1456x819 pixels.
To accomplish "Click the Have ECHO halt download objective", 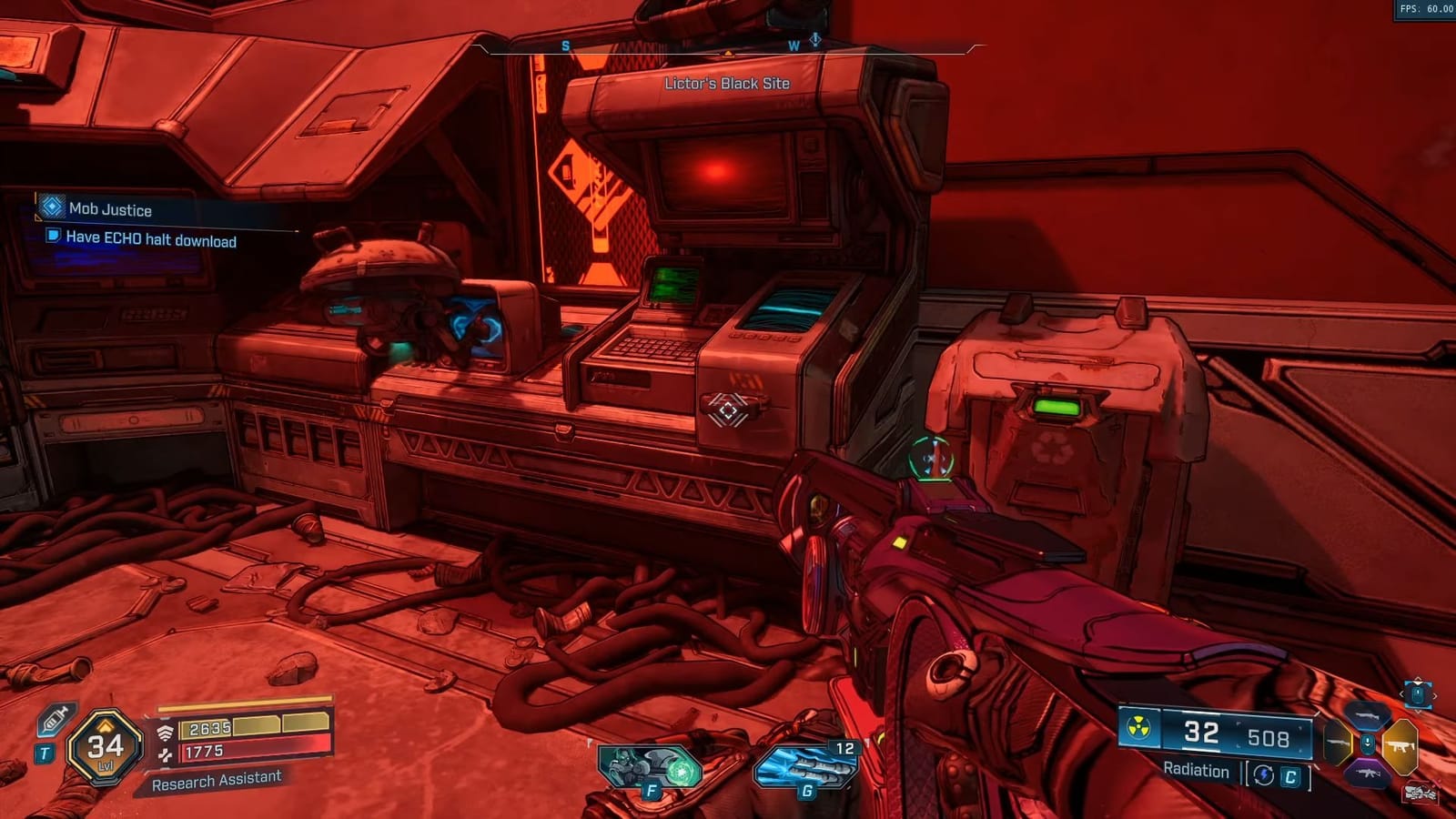I will pos(150,241).
